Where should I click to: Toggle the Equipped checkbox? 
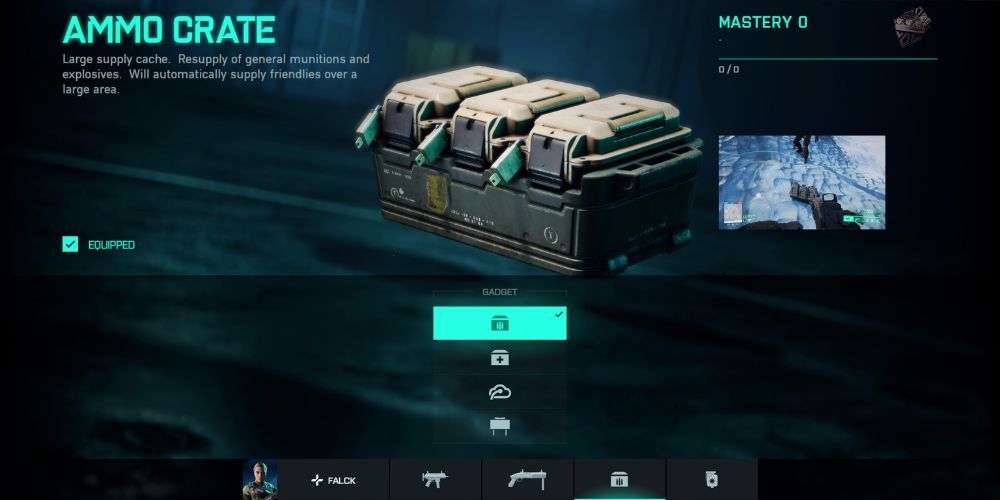coord(70,244)
